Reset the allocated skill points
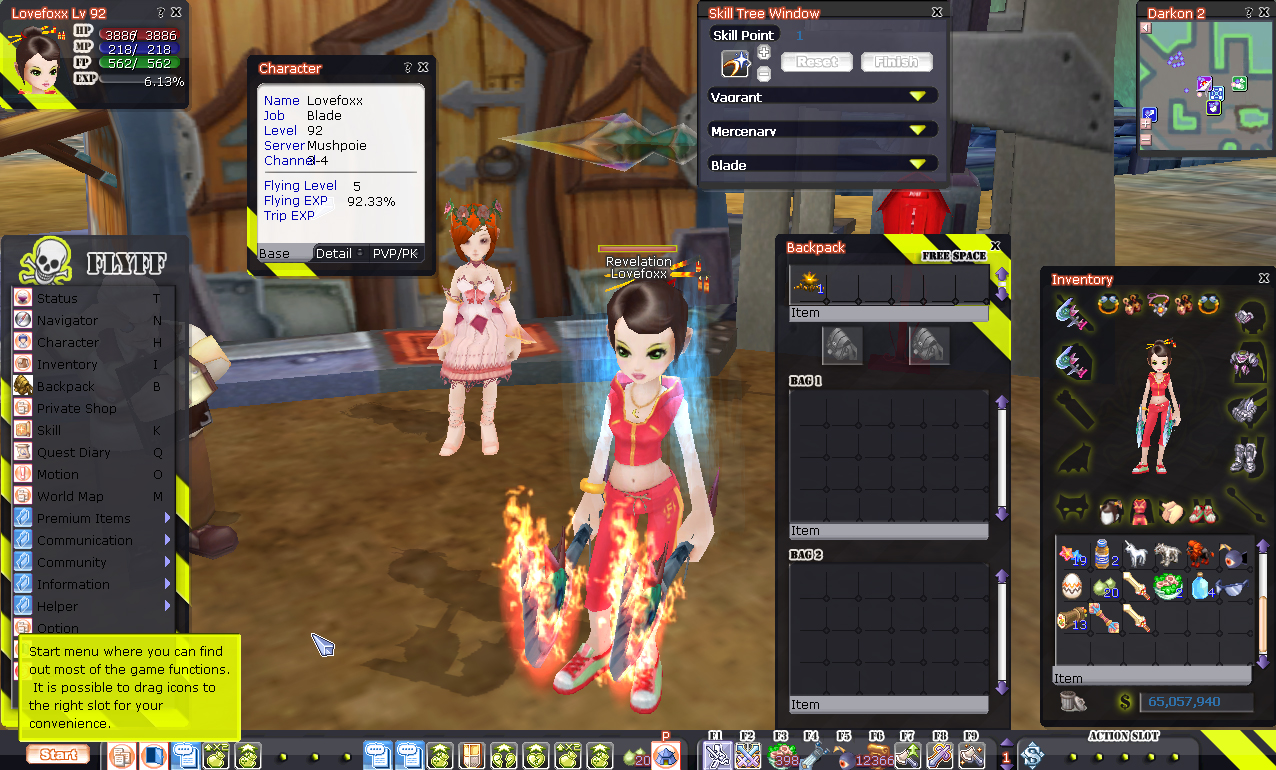 click(816, 62)
